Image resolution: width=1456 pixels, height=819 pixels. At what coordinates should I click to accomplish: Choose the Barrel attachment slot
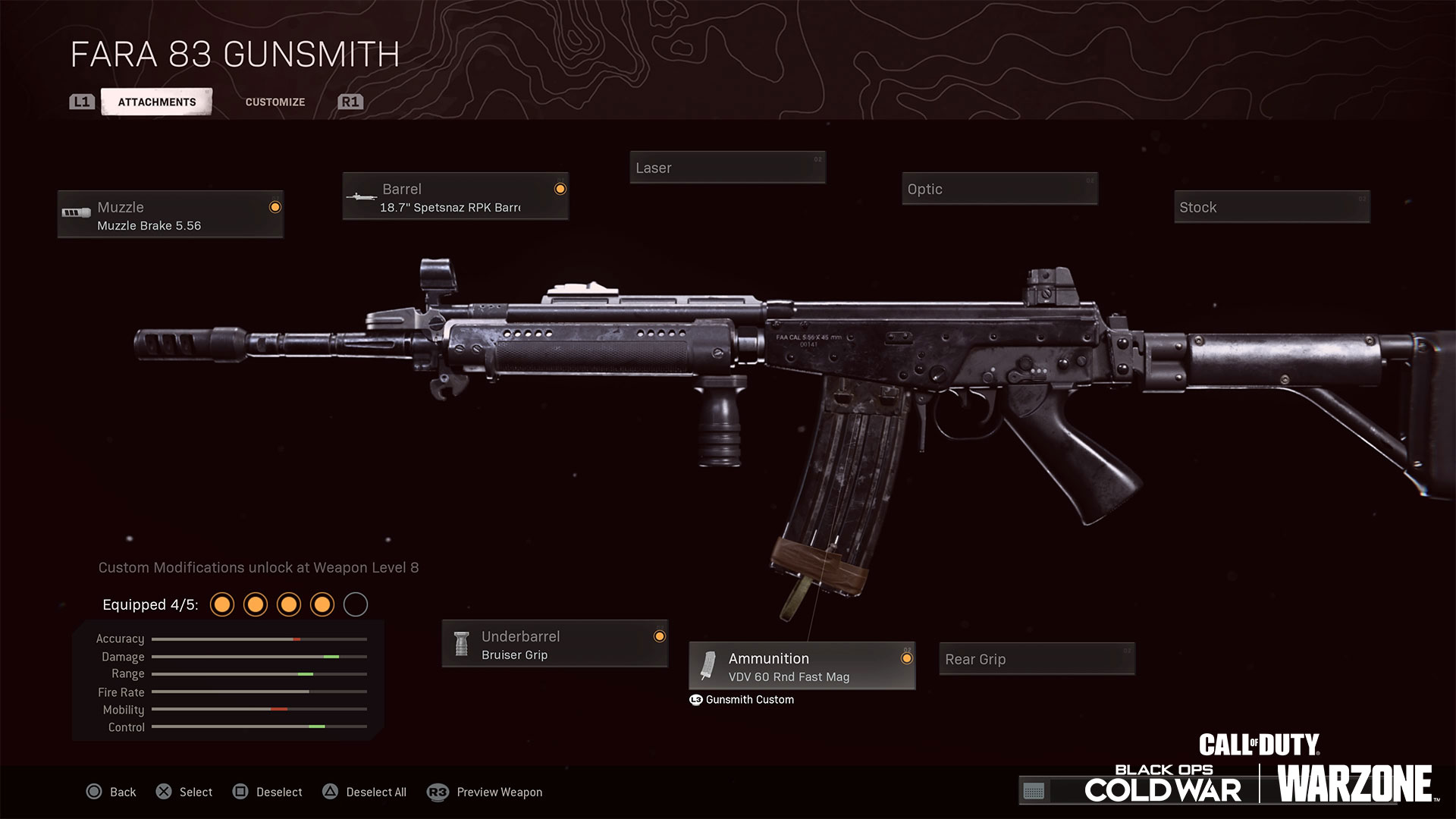click(x=455, y=197)
